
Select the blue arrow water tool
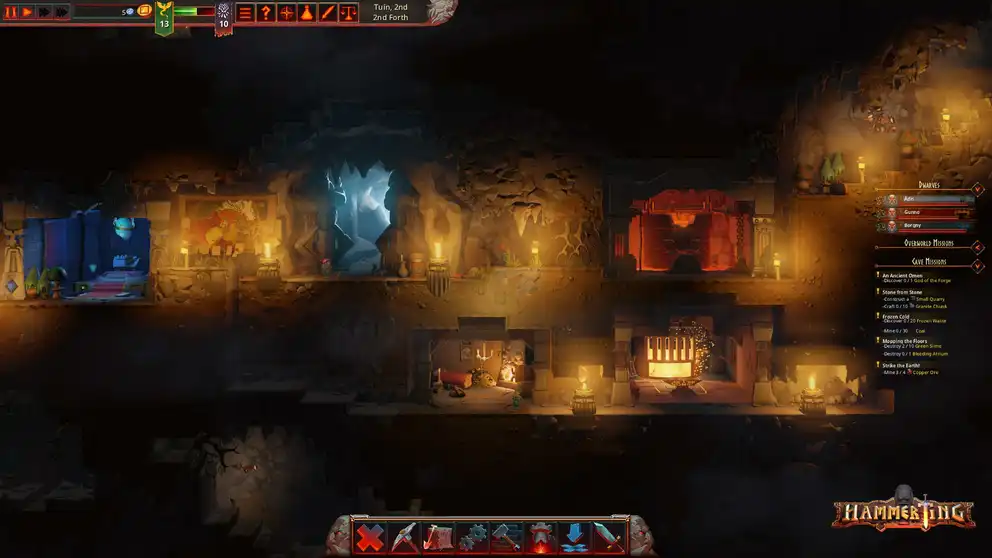pos(575,537)
